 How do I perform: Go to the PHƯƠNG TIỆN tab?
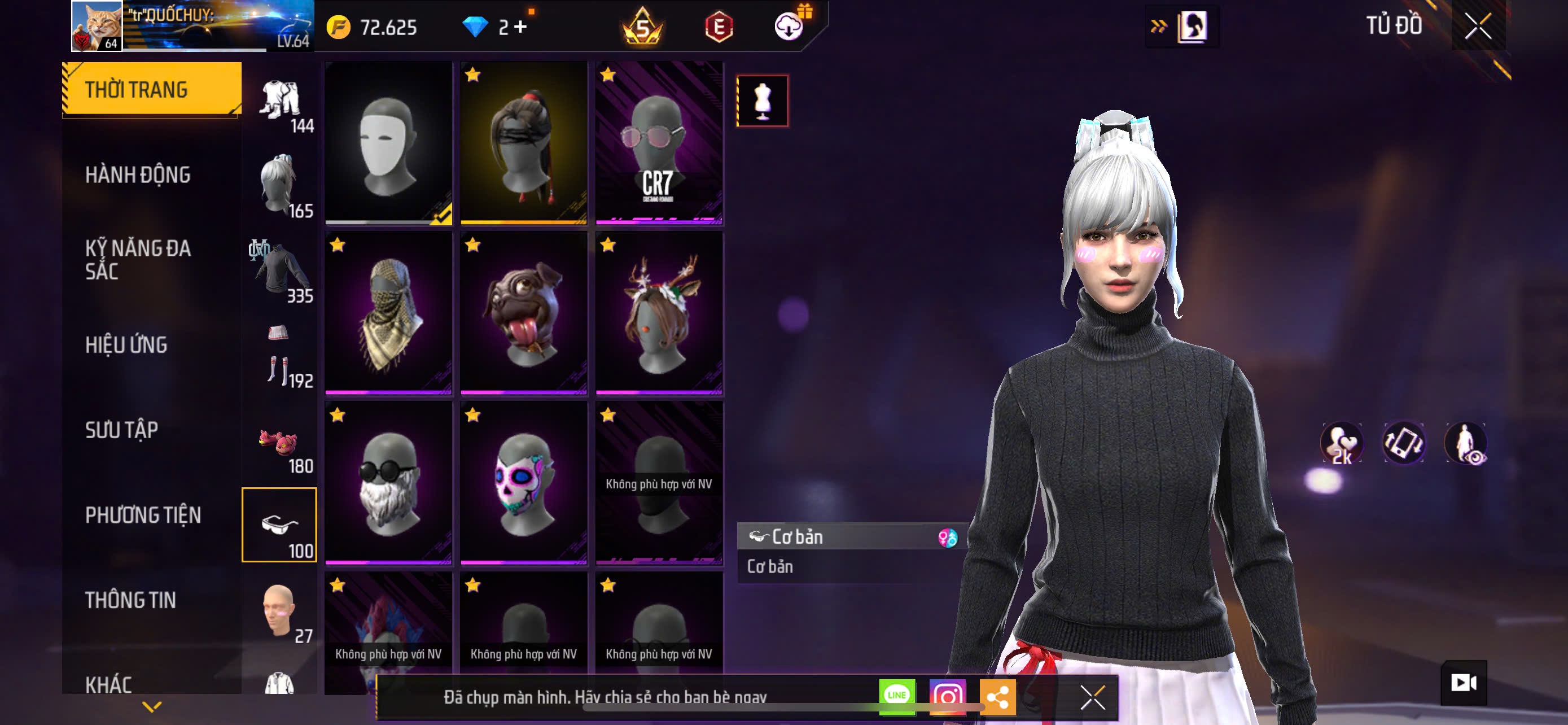[143, 516]
